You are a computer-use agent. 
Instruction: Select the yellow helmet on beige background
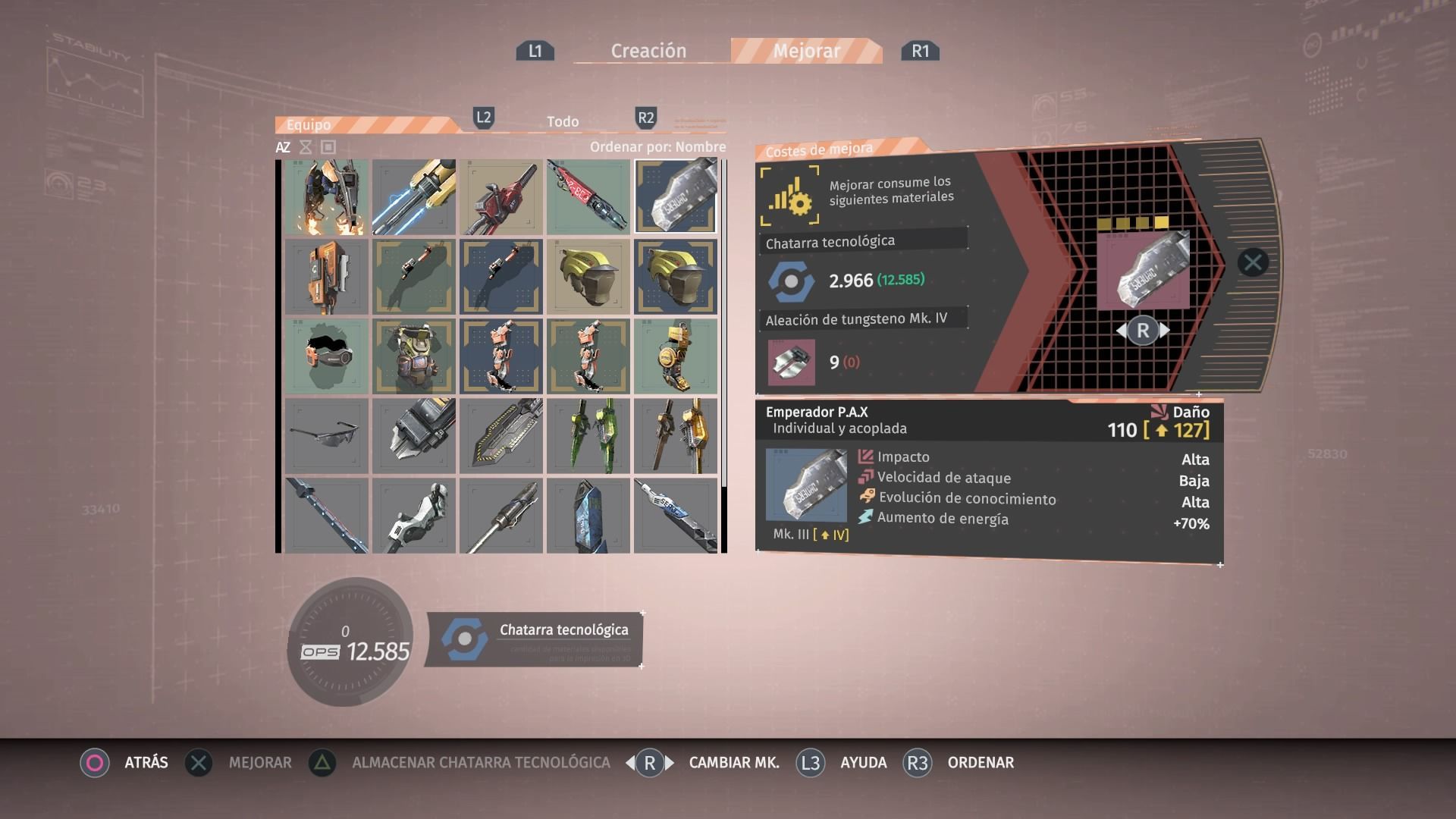pos(588,277)
